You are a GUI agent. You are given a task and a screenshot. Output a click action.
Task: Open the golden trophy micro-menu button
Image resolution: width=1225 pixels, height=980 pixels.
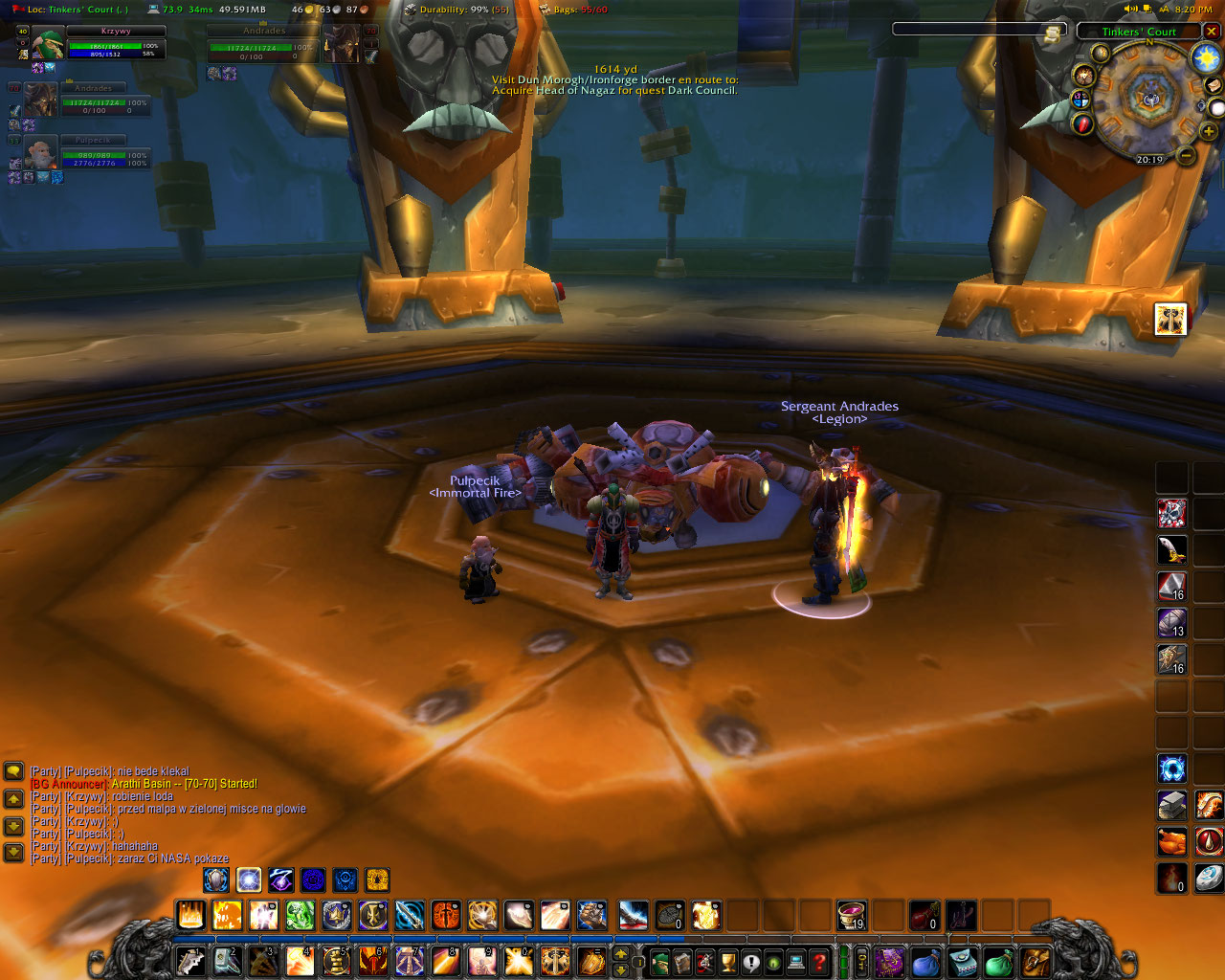pyautogui.click(x=727, y=961)
